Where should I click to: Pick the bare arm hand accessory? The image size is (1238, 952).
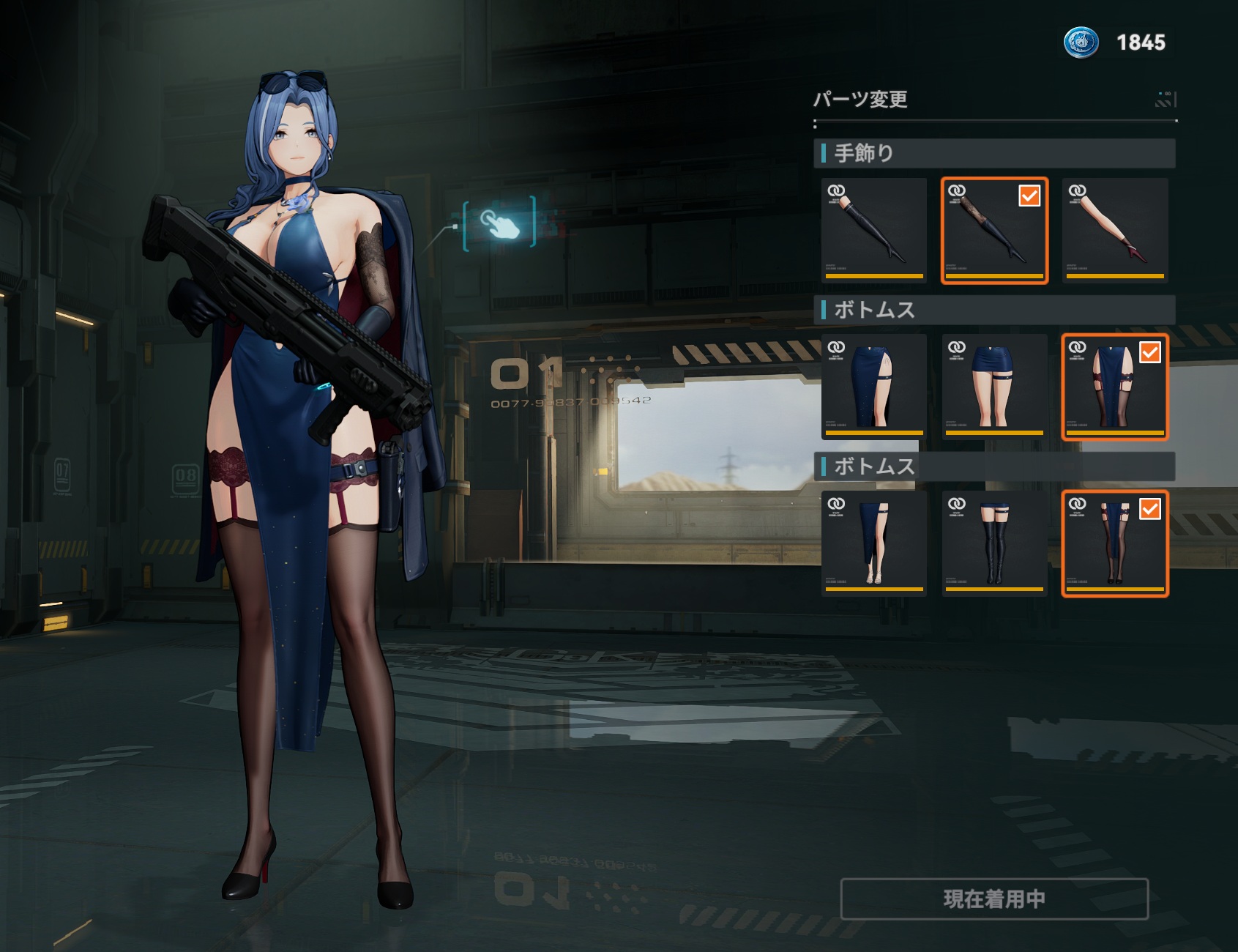point(1114,230)
